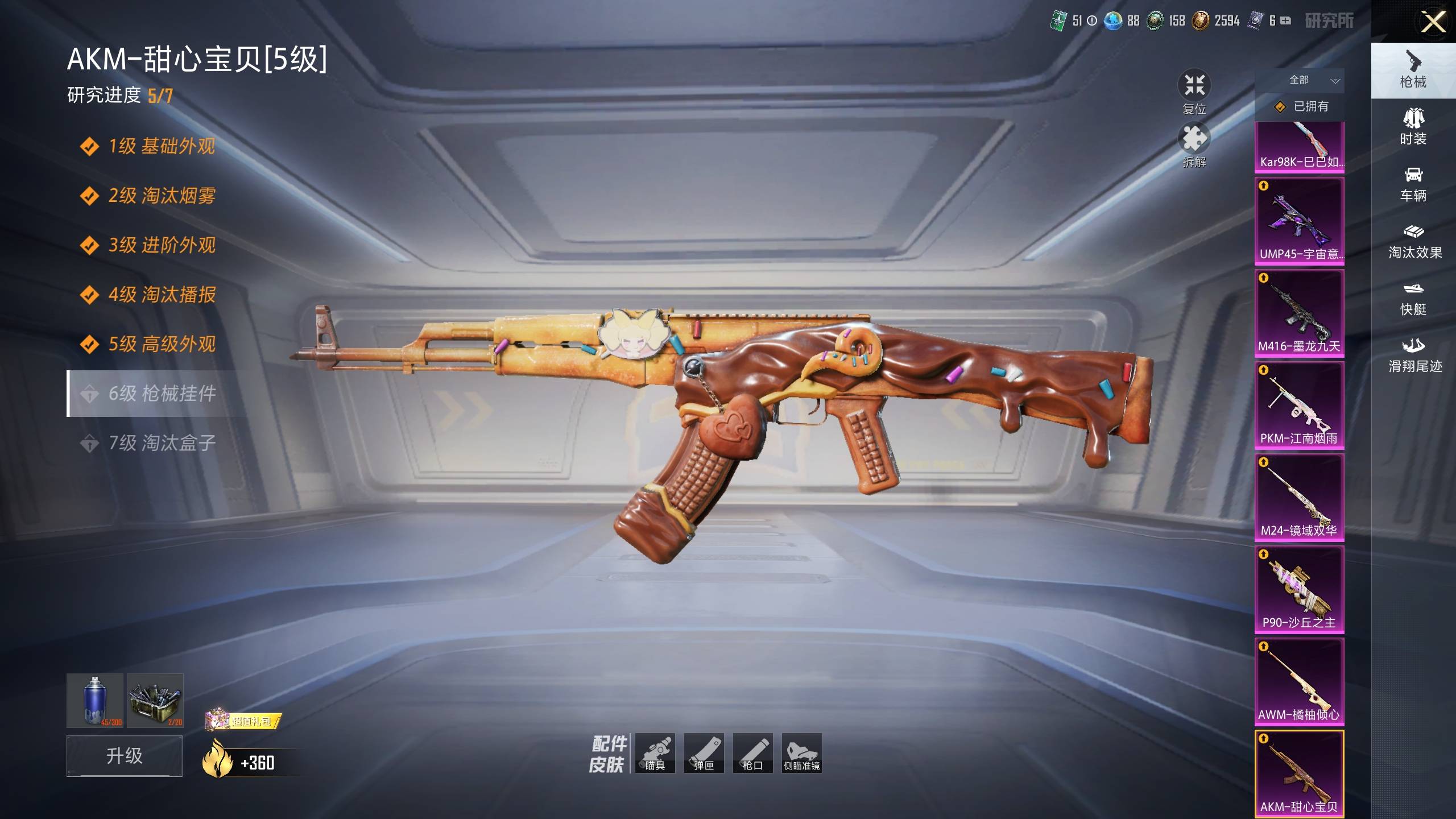Upgrade the skin with 升级 button
Image resolution: width=1456 pixels, height=819 pixels.
tap(125, 755)
